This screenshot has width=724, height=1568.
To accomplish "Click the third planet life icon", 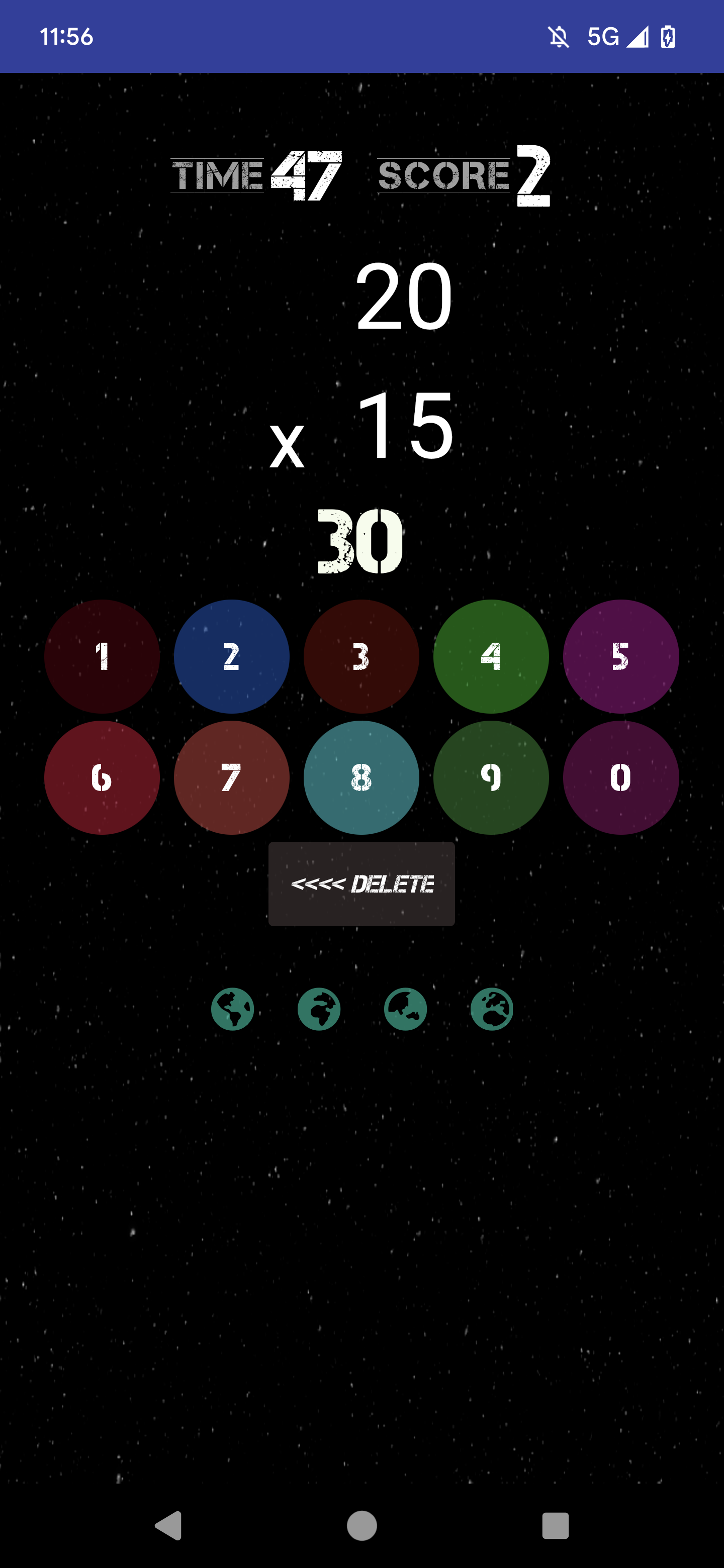I will click(x=407, y=1008).
